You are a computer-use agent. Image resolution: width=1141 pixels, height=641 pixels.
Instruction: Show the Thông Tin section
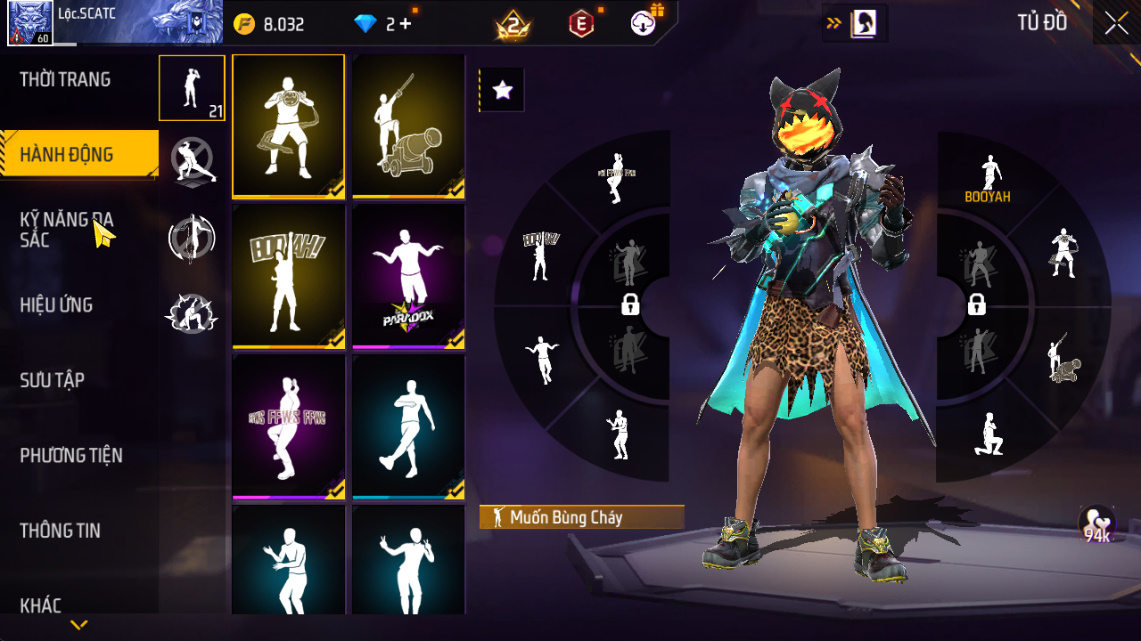click(x=60, y=531)
